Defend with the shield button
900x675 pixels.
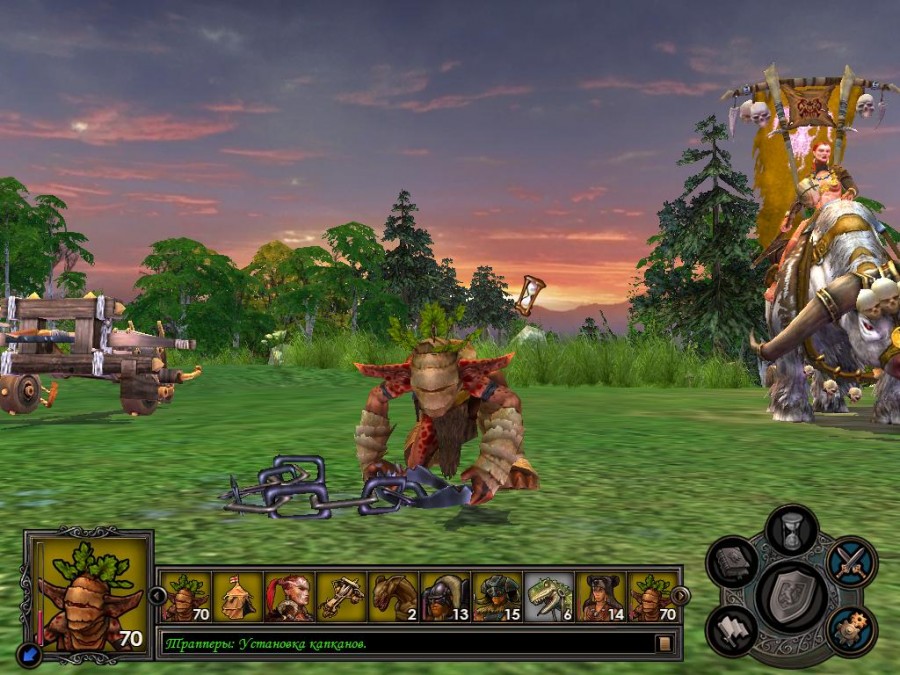(791, 596)
